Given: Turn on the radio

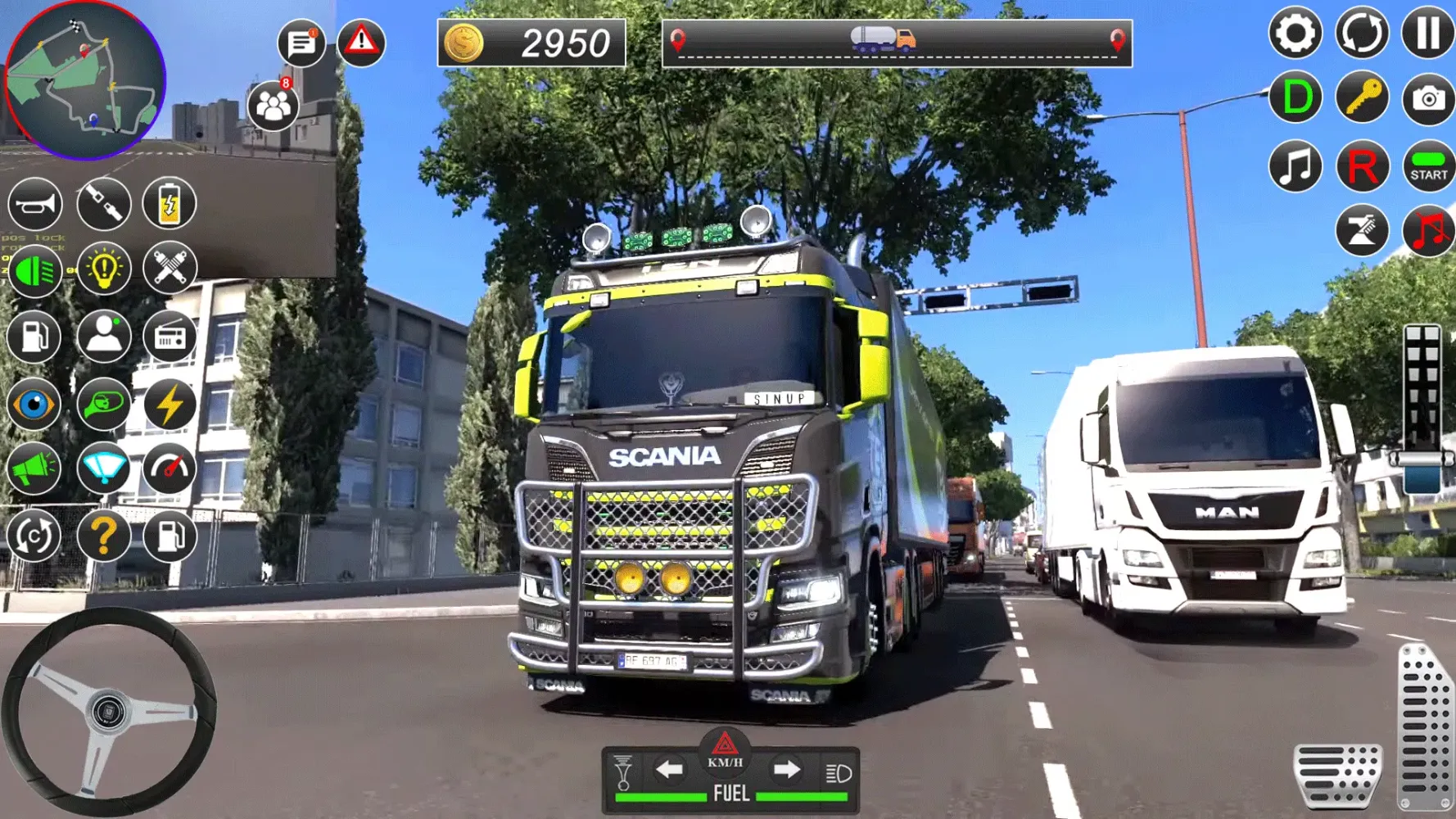Looking at the screenshot, I should pos(170,337).
